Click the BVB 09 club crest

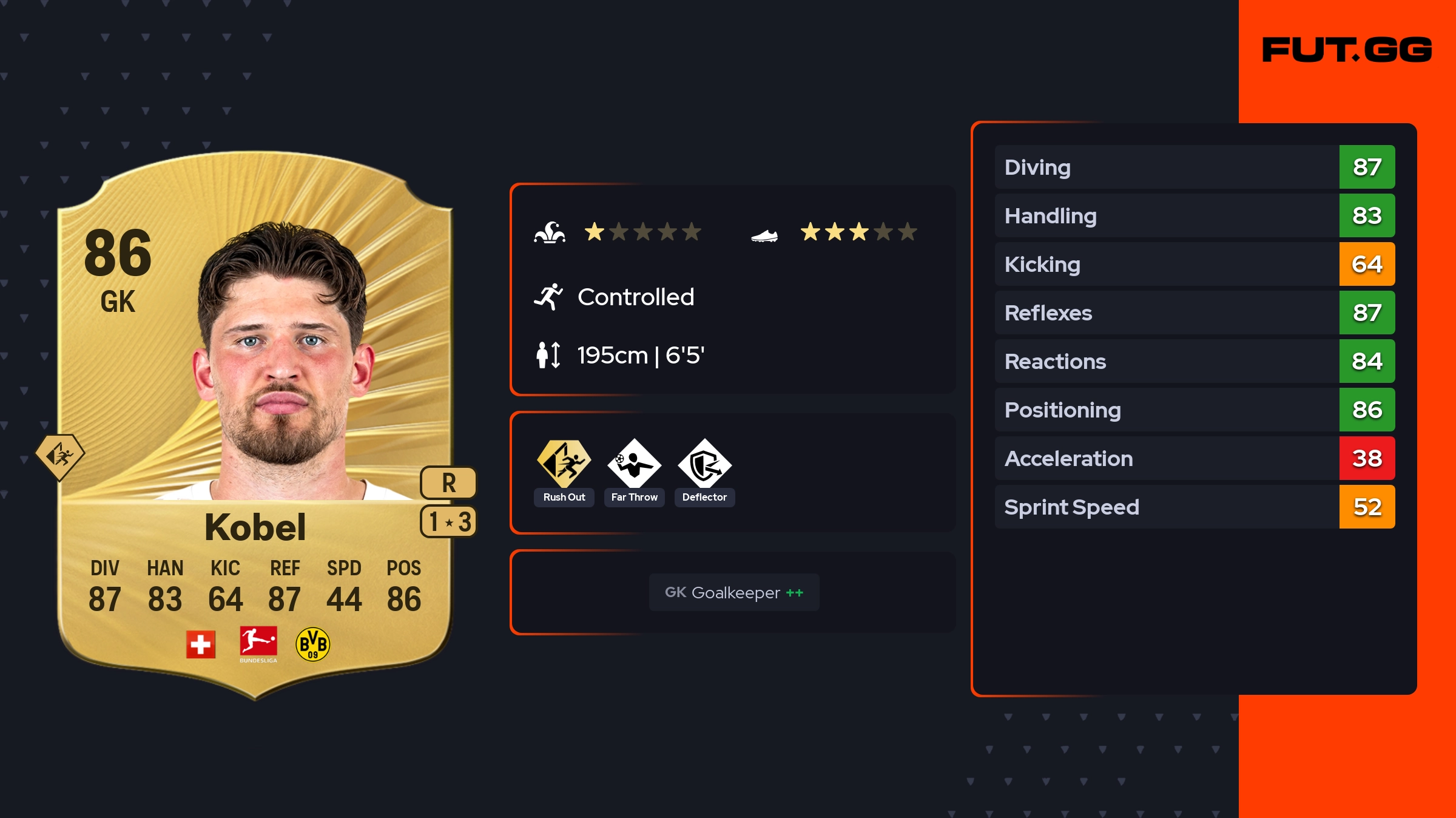pos(312,644)
